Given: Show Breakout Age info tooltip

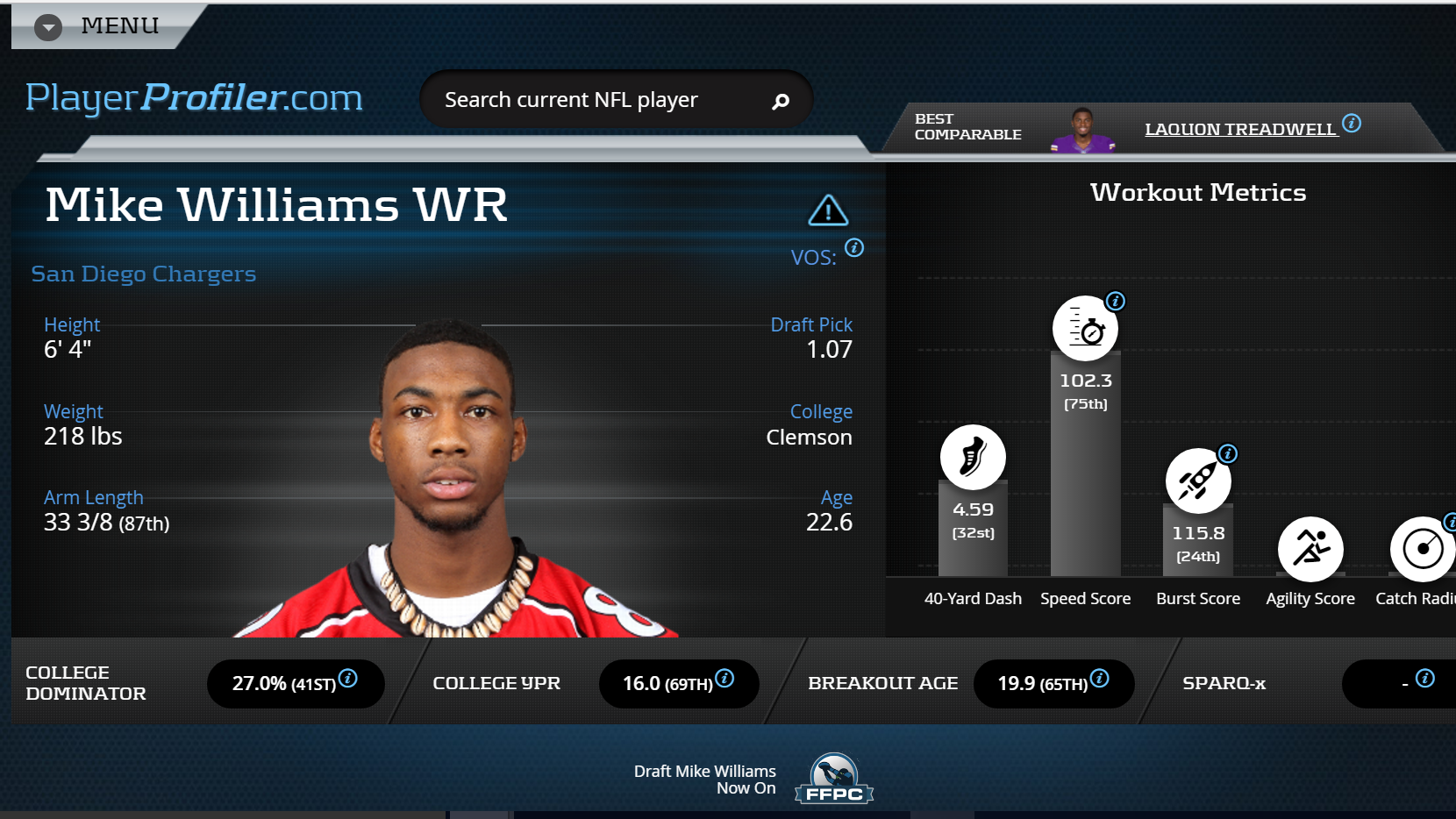Looking at the screenshot, I should (1100, 678).
